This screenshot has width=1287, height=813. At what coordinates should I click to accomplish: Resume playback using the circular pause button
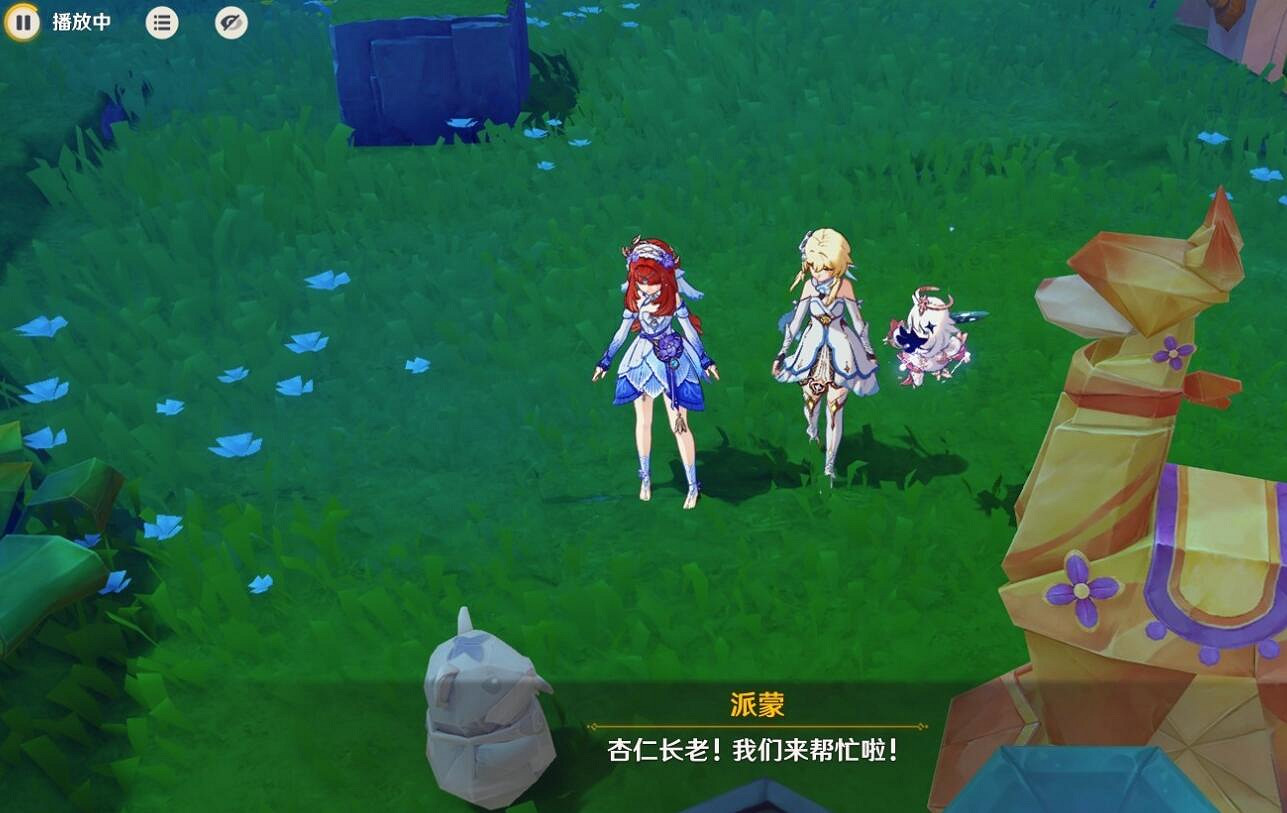pos(24,22)
